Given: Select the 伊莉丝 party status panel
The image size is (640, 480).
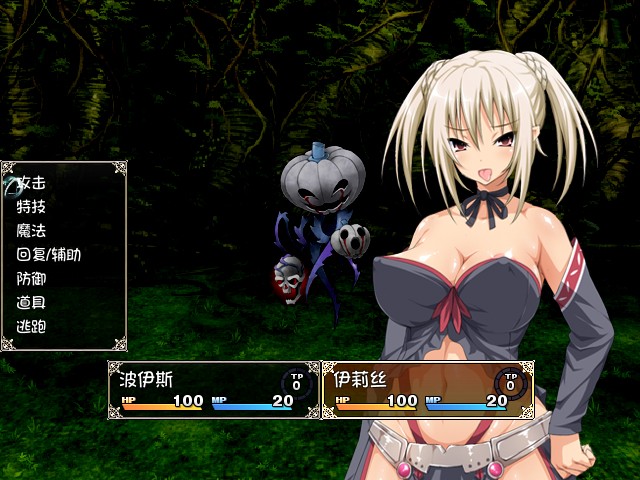Looking at the screenshot, I should click(427, 389).
